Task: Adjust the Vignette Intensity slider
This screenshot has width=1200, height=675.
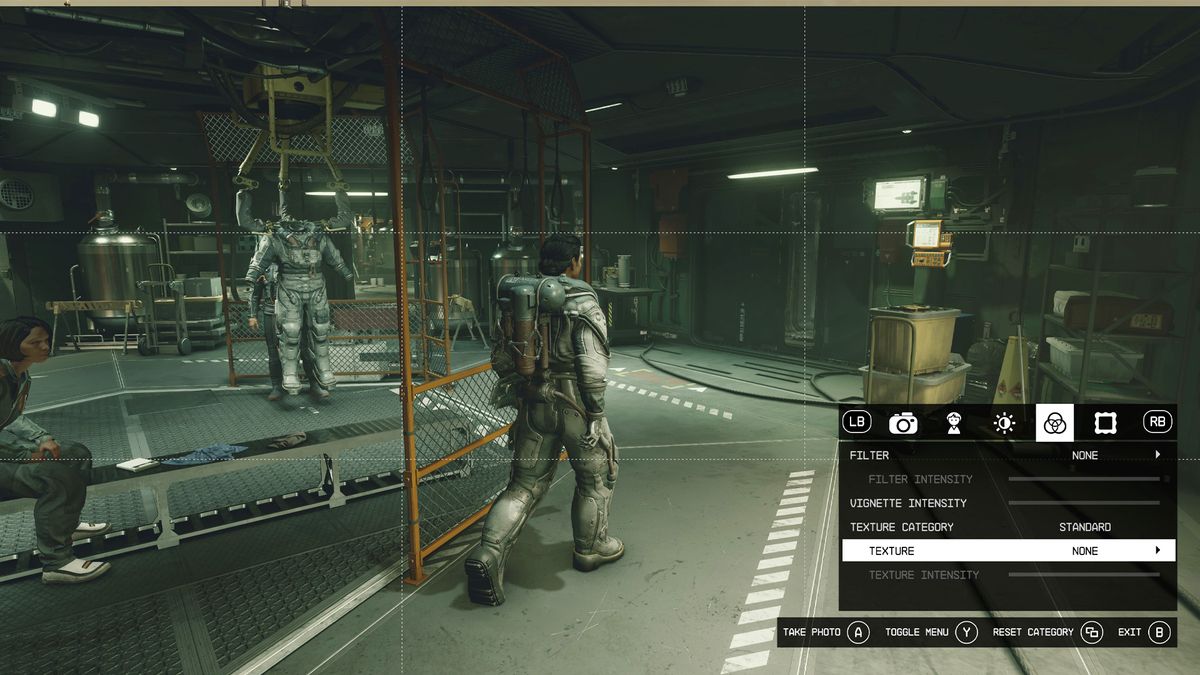Action: [1084, 503]
